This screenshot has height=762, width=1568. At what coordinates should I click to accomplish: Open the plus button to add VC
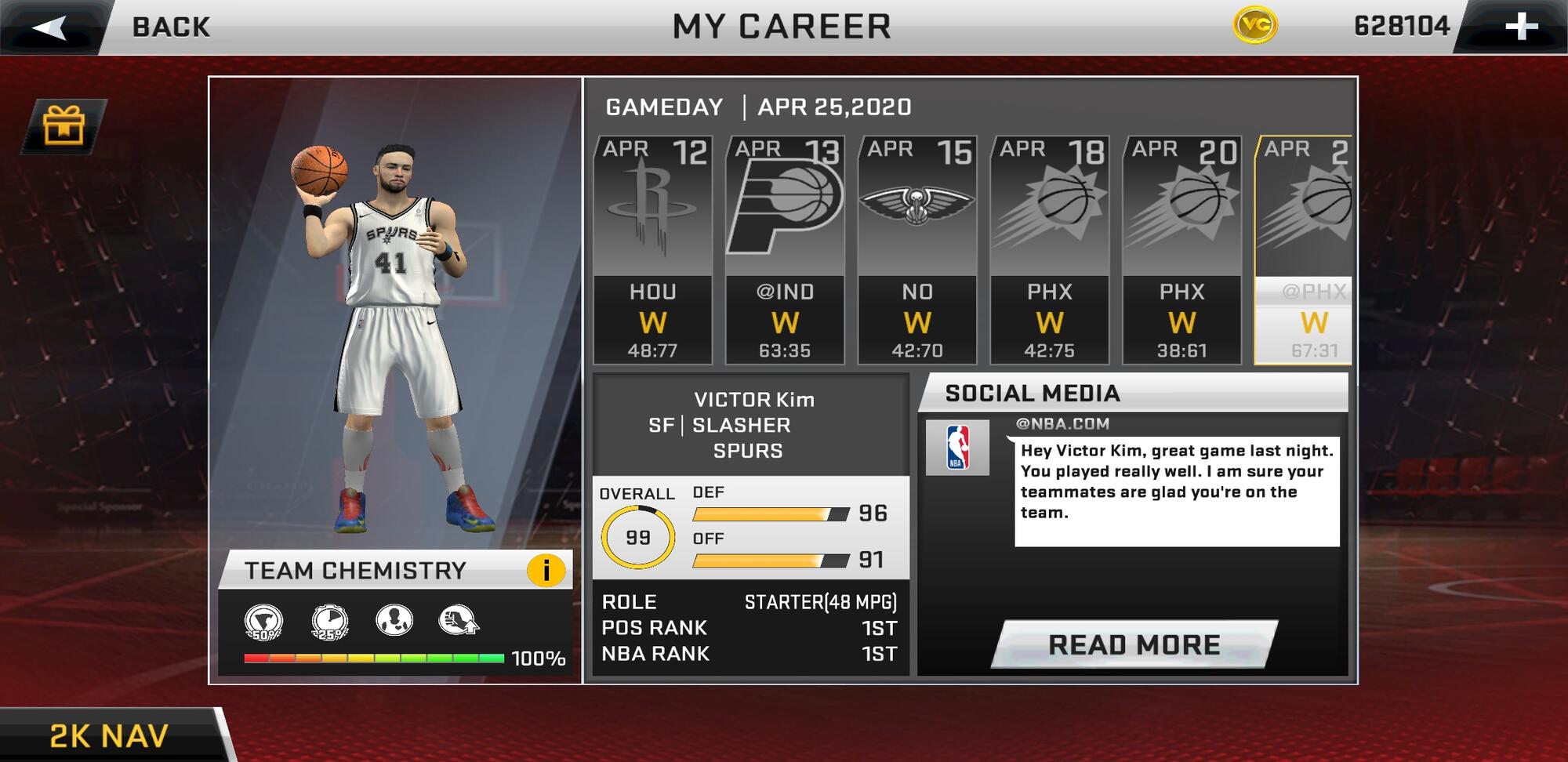click(1521, 27)
